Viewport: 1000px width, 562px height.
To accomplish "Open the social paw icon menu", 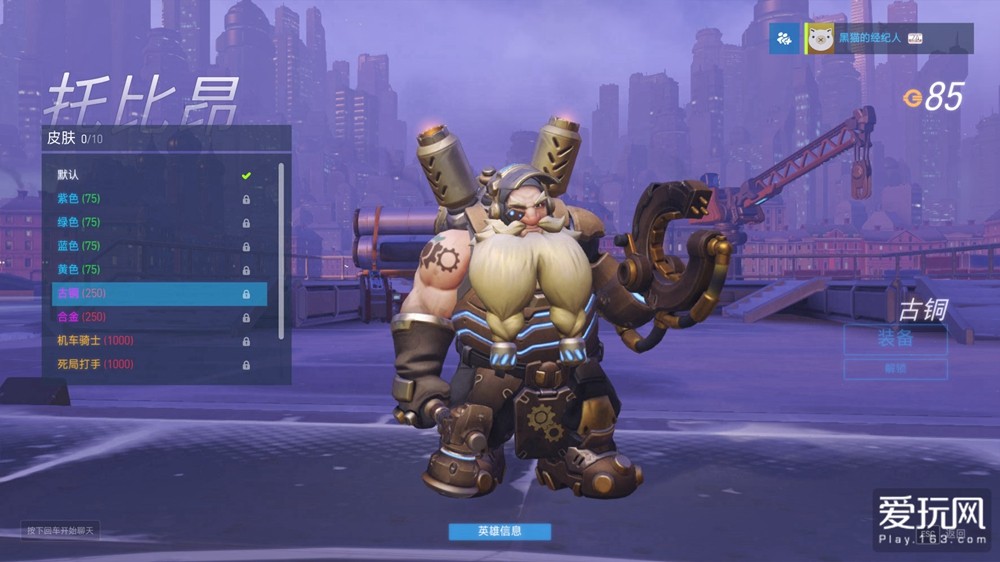I will pyautogui.click(x=784, y=38).
